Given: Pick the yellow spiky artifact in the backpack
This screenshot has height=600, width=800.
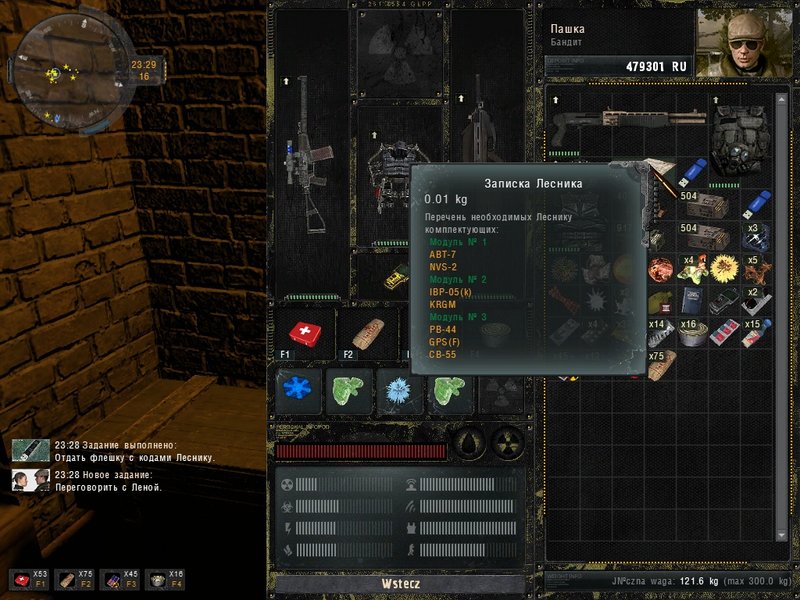Looking at the screenshot, I should point(720,267).
